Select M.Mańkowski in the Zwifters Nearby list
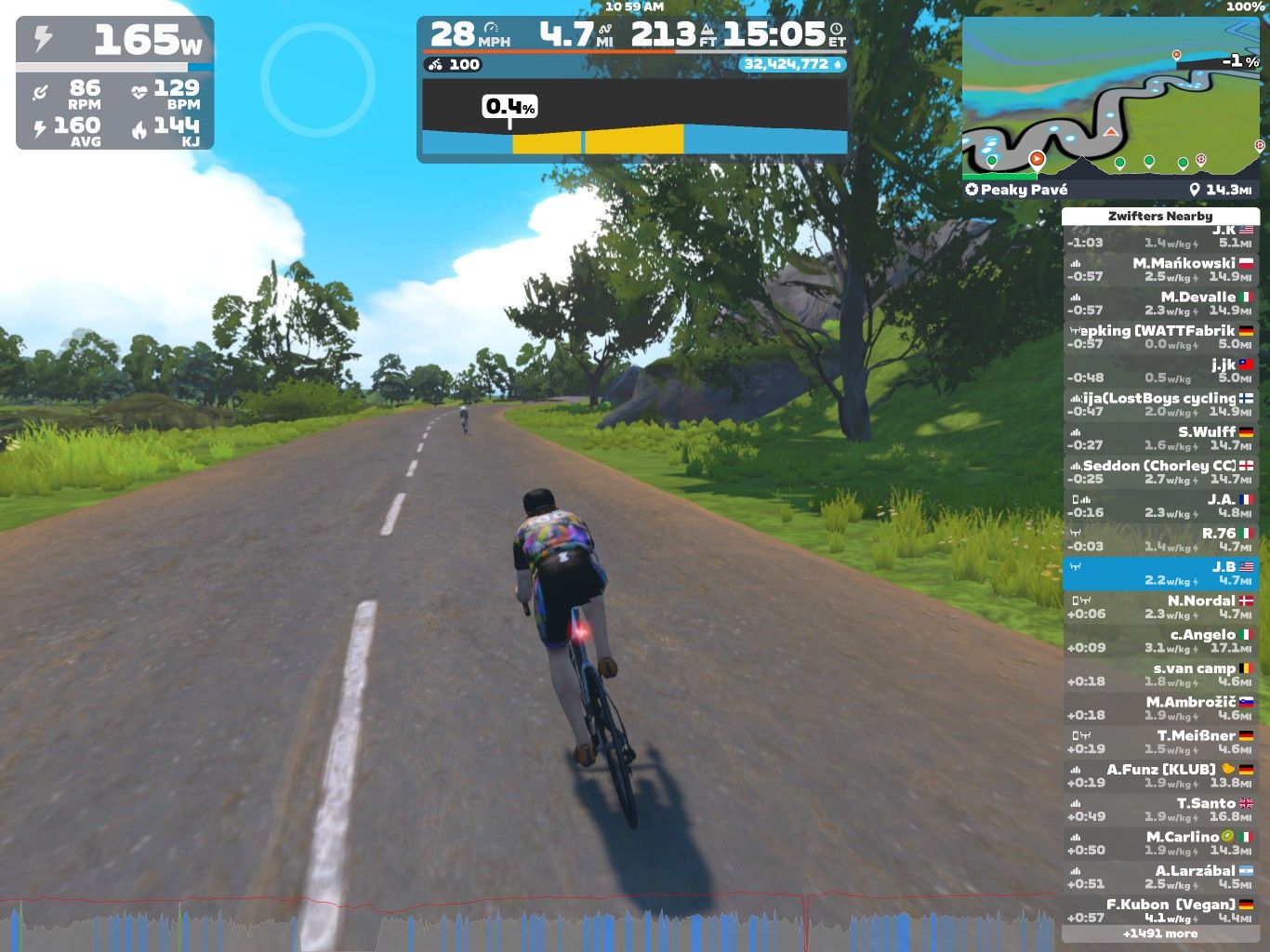Image resolution: width=1270 pixels, height=952 pixels. coord(1159,270)
